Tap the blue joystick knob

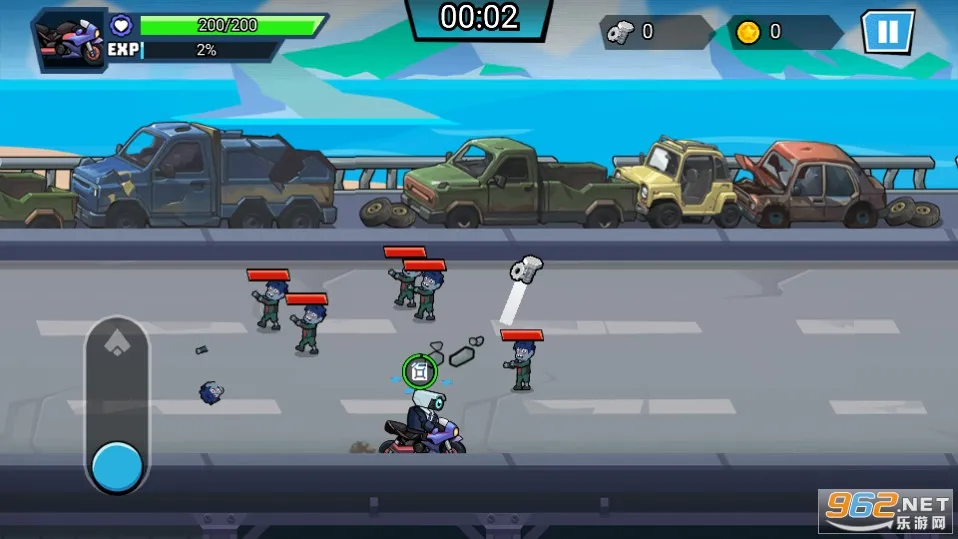click(117, 466)
